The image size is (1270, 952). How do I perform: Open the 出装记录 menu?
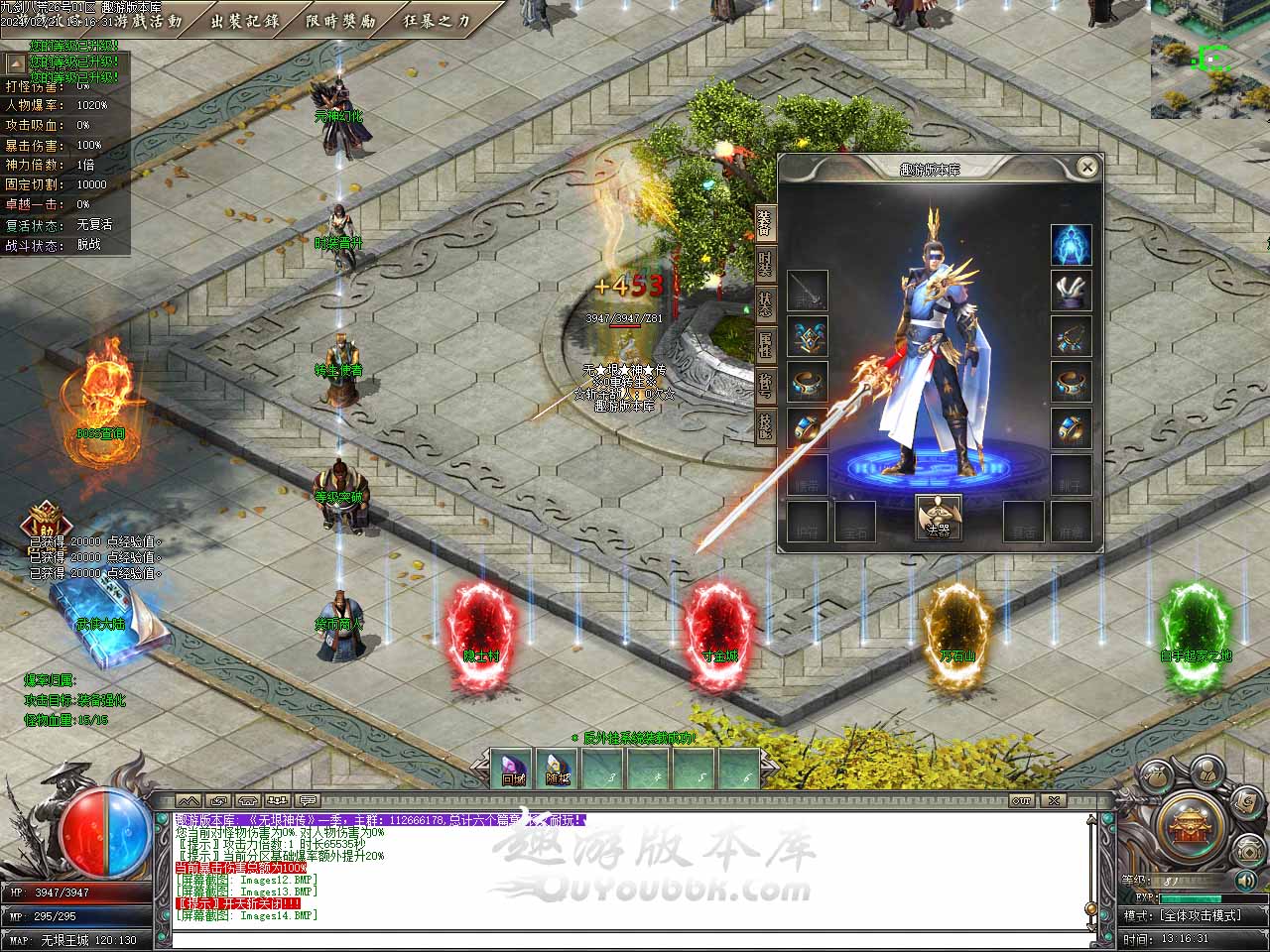[245, 20]
